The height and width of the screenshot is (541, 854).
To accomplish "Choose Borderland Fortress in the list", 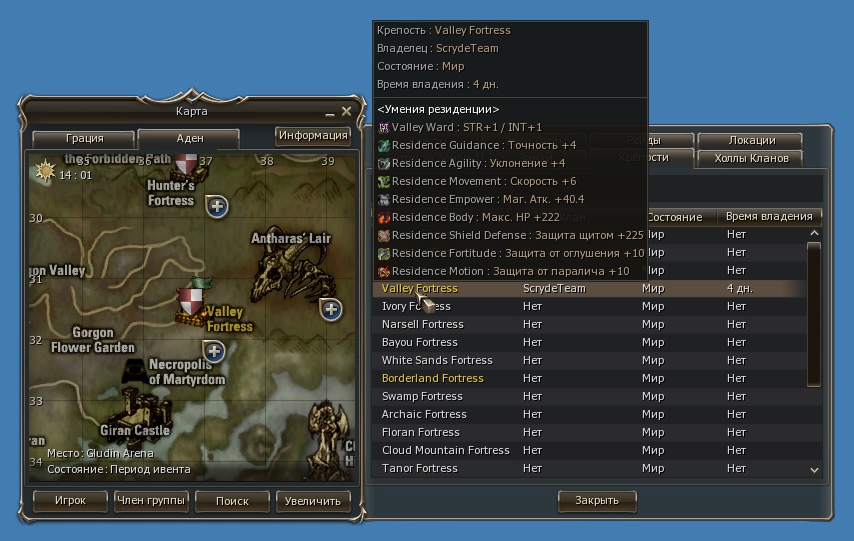I will tap(433, 378).
